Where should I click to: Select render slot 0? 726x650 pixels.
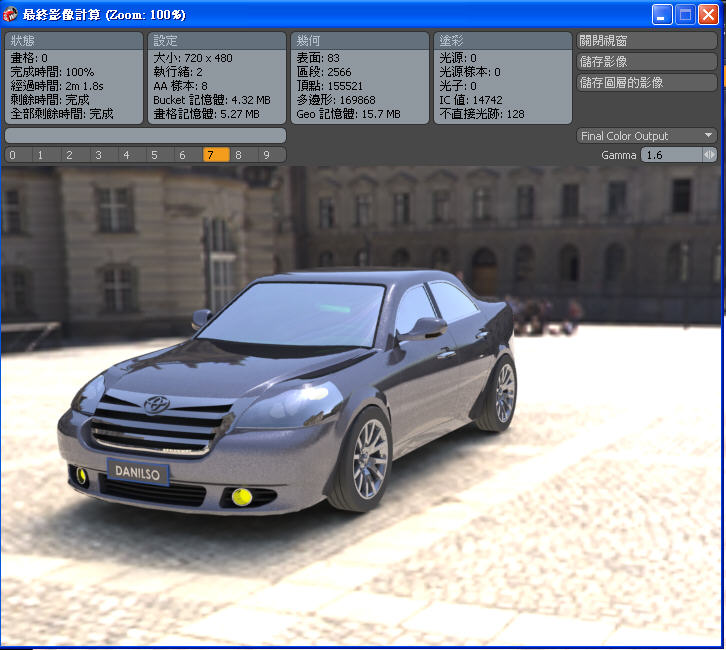(x=12, y=155)
